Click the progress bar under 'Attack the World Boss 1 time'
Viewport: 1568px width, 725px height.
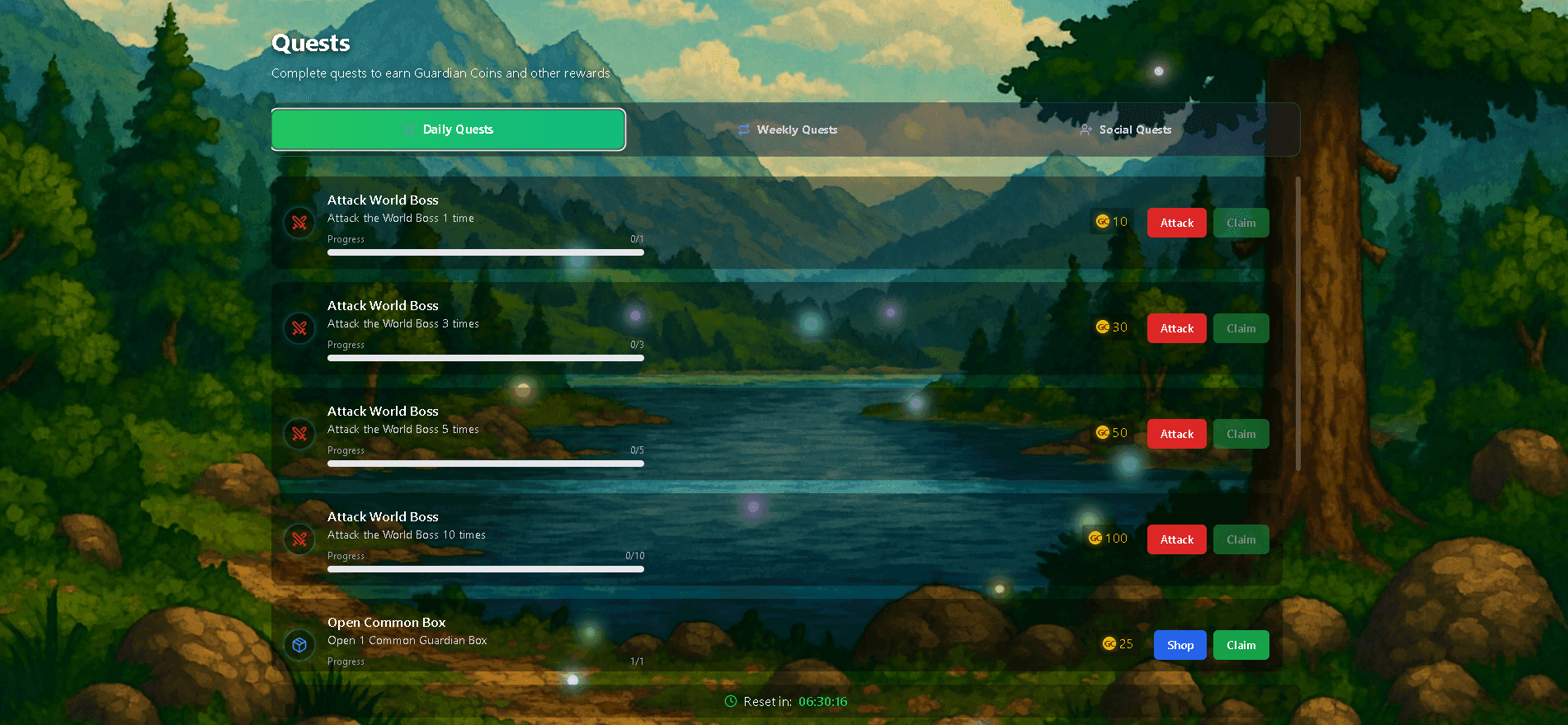(x=485, y=252)
